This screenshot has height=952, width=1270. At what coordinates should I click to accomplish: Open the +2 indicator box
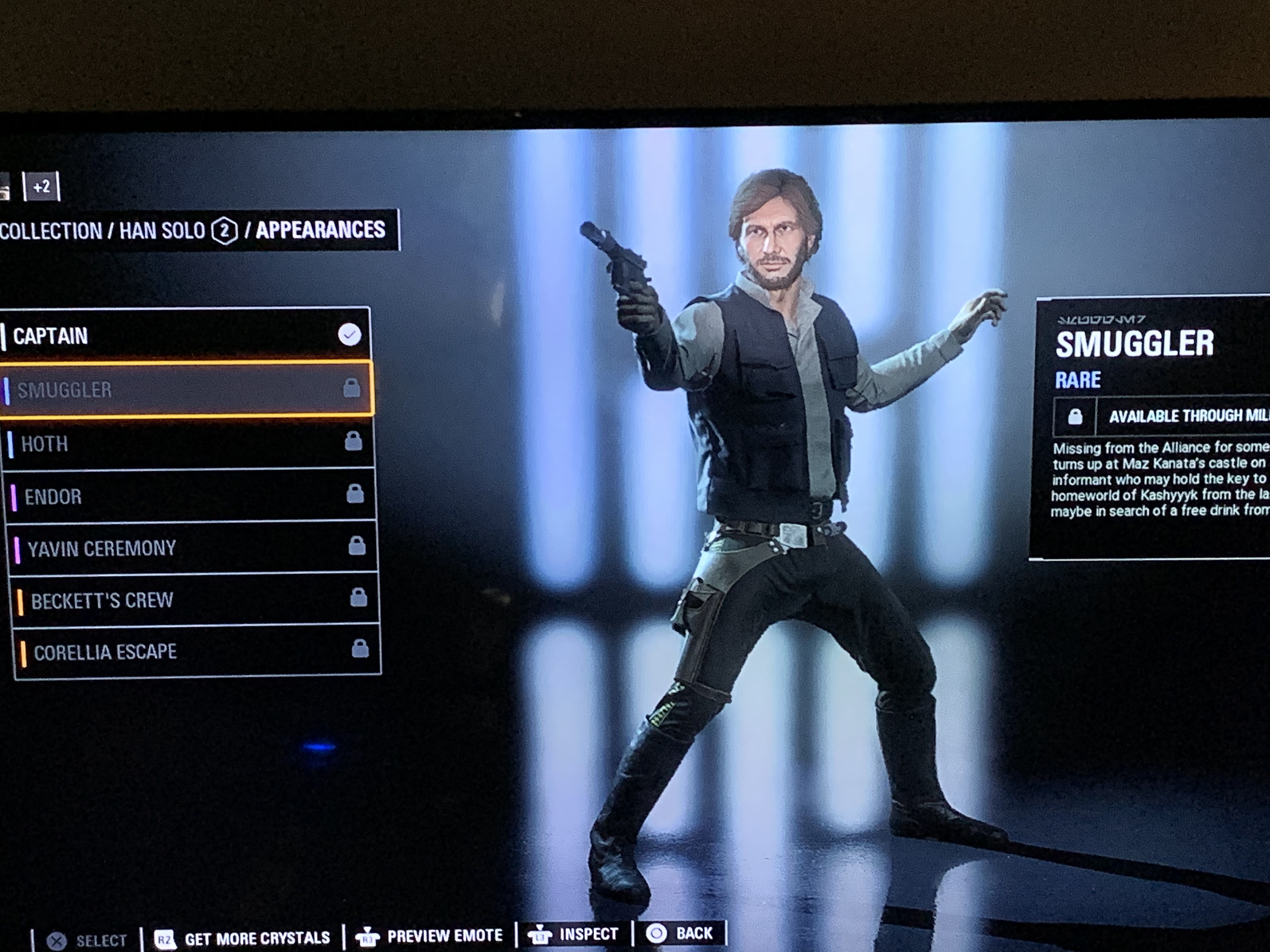[41, 186]
